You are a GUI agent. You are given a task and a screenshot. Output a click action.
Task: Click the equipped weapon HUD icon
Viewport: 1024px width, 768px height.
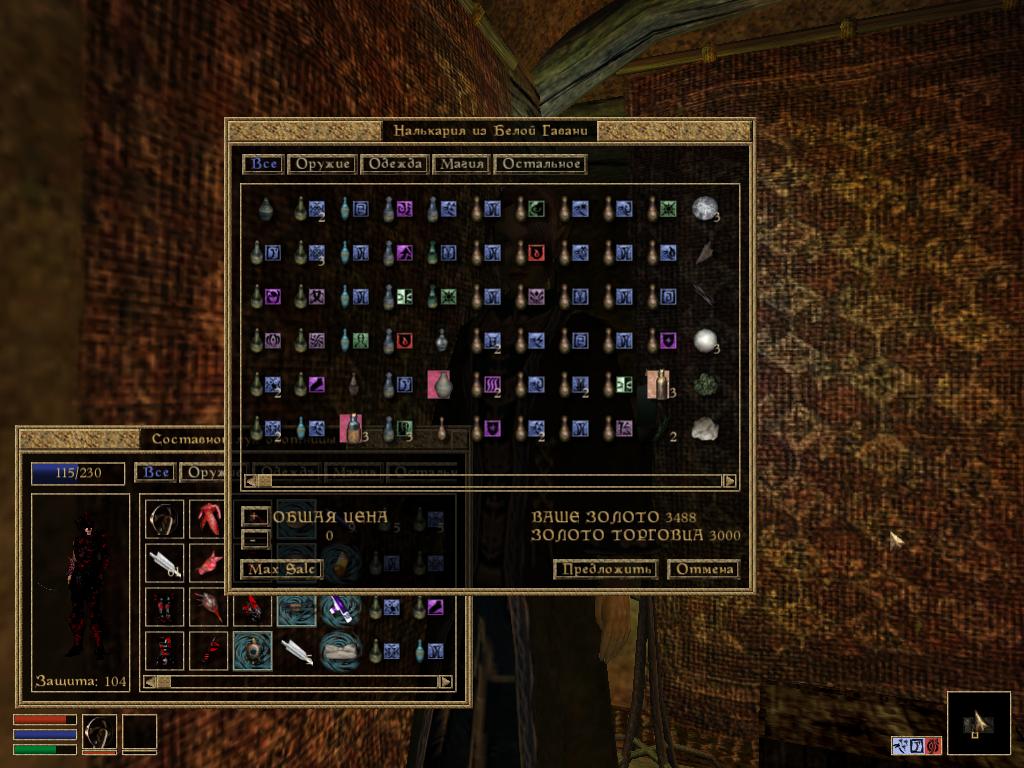(99, 732)
